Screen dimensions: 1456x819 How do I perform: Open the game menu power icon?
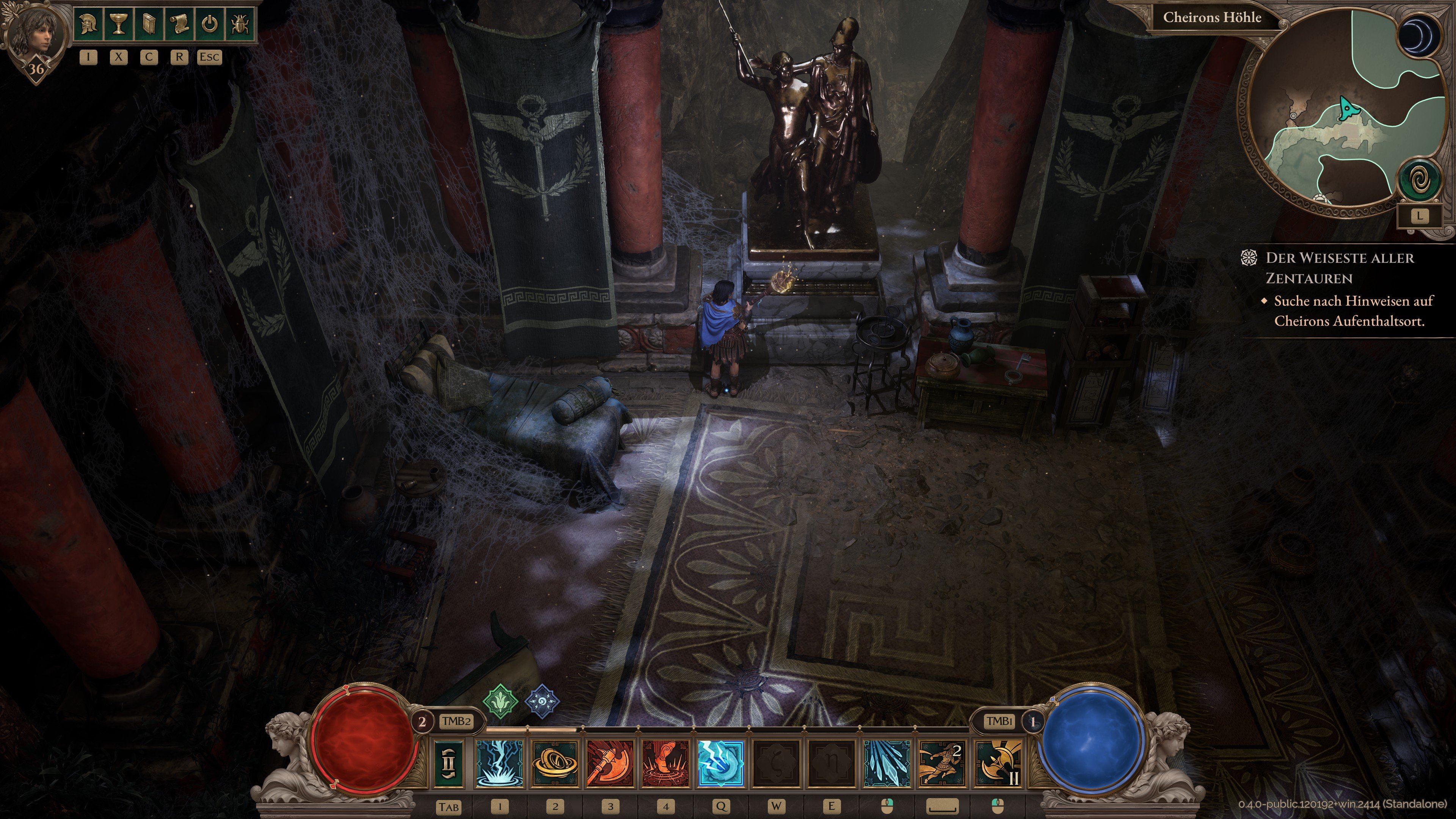pos(210,24)
